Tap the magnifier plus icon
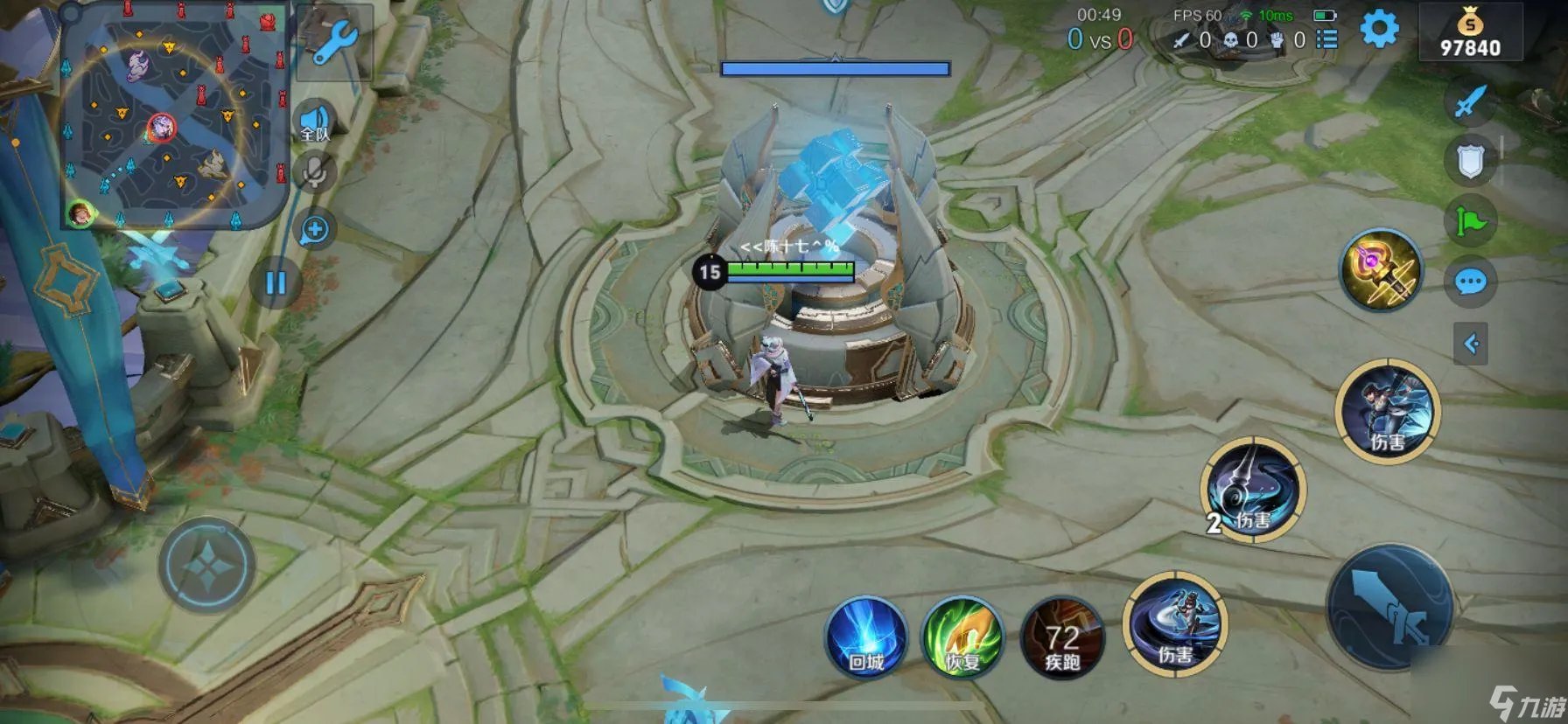 [x=314, y=230]
